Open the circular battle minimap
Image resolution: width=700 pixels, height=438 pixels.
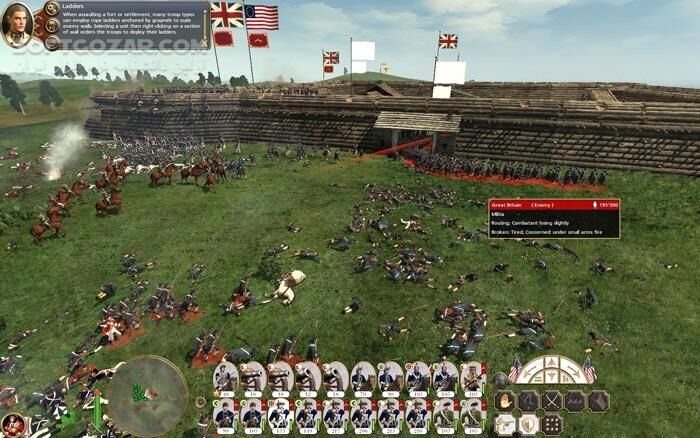(147, 395)
